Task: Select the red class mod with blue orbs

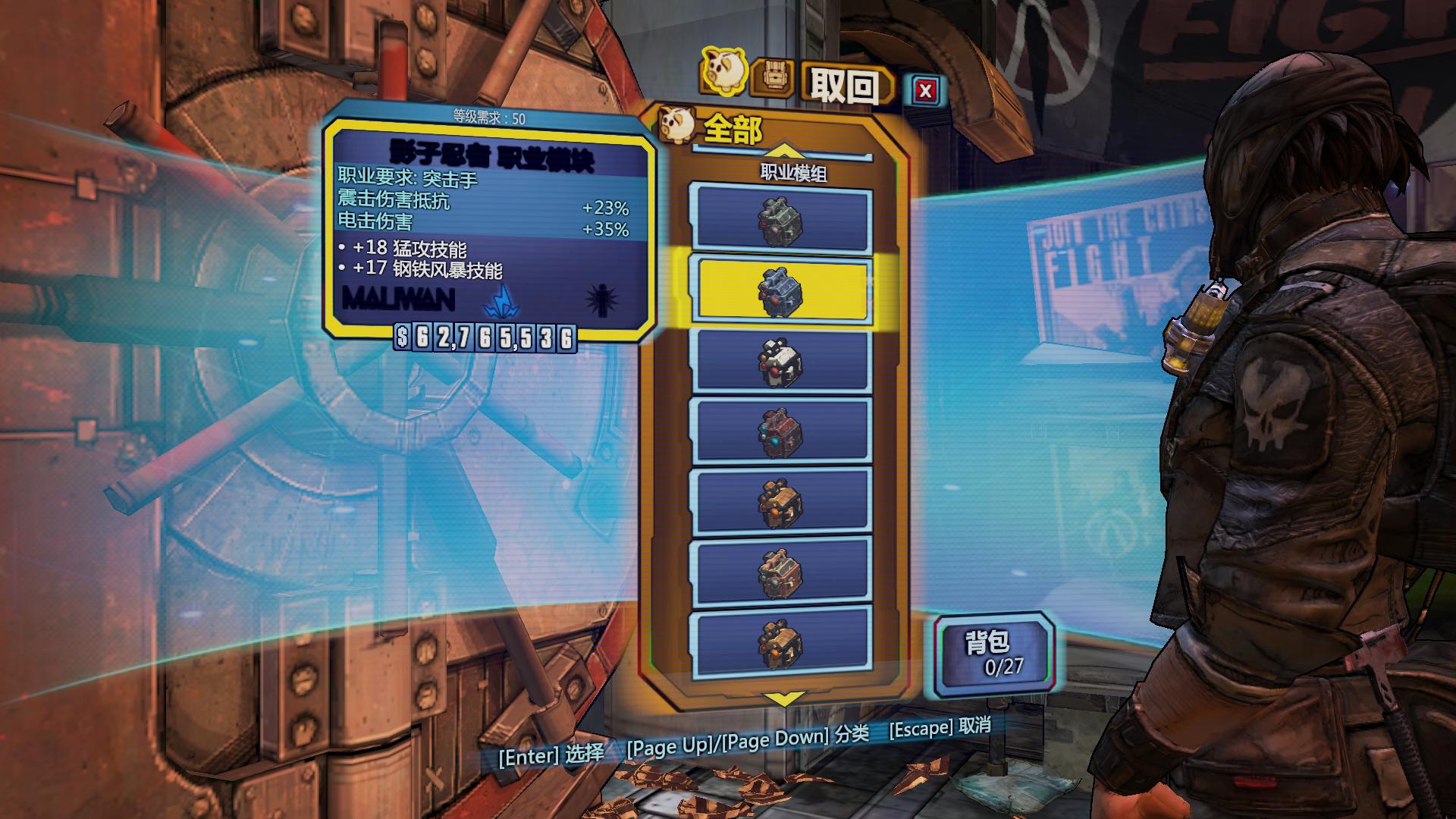Action: (780, 431)
